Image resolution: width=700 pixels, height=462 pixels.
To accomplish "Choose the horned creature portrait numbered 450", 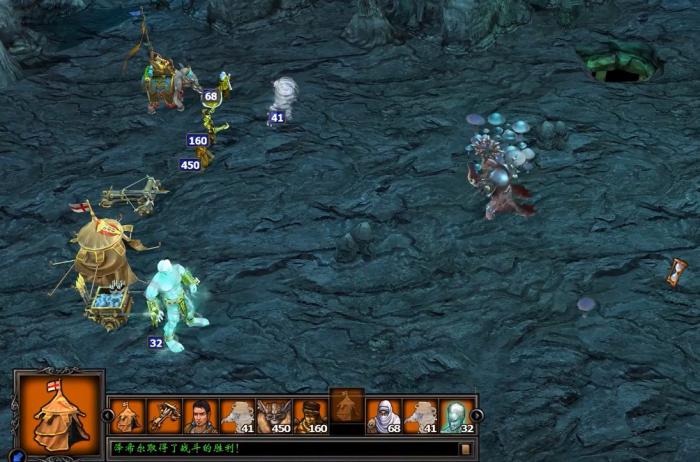I will 272,415.
